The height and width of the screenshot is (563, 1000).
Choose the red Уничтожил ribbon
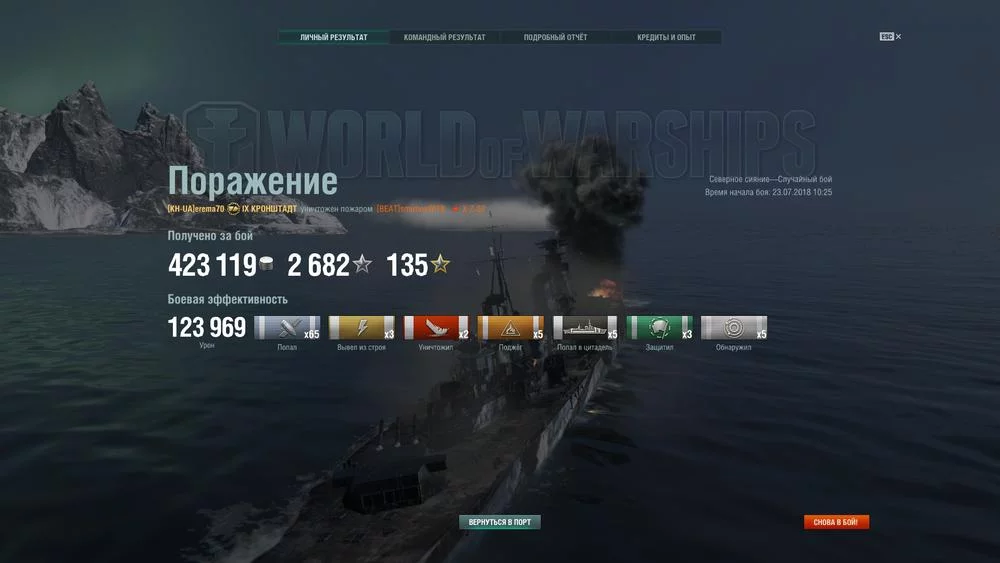(x=436, y=328)
